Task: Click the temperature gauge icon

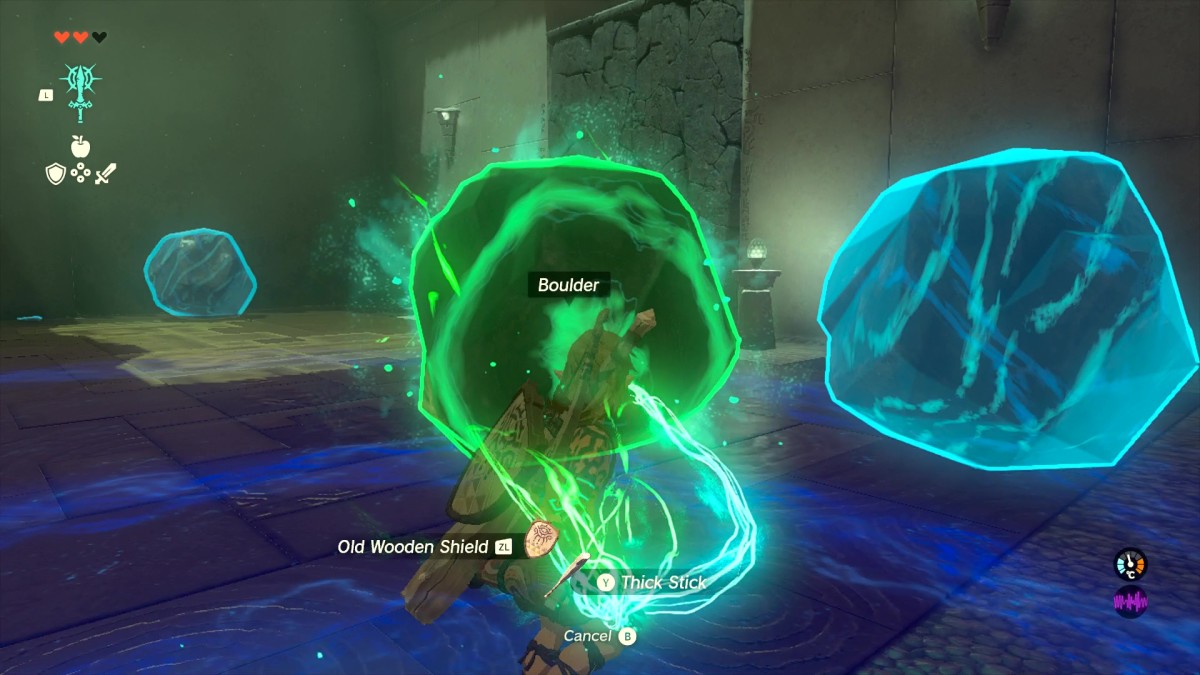Action: click(1131, 564)
